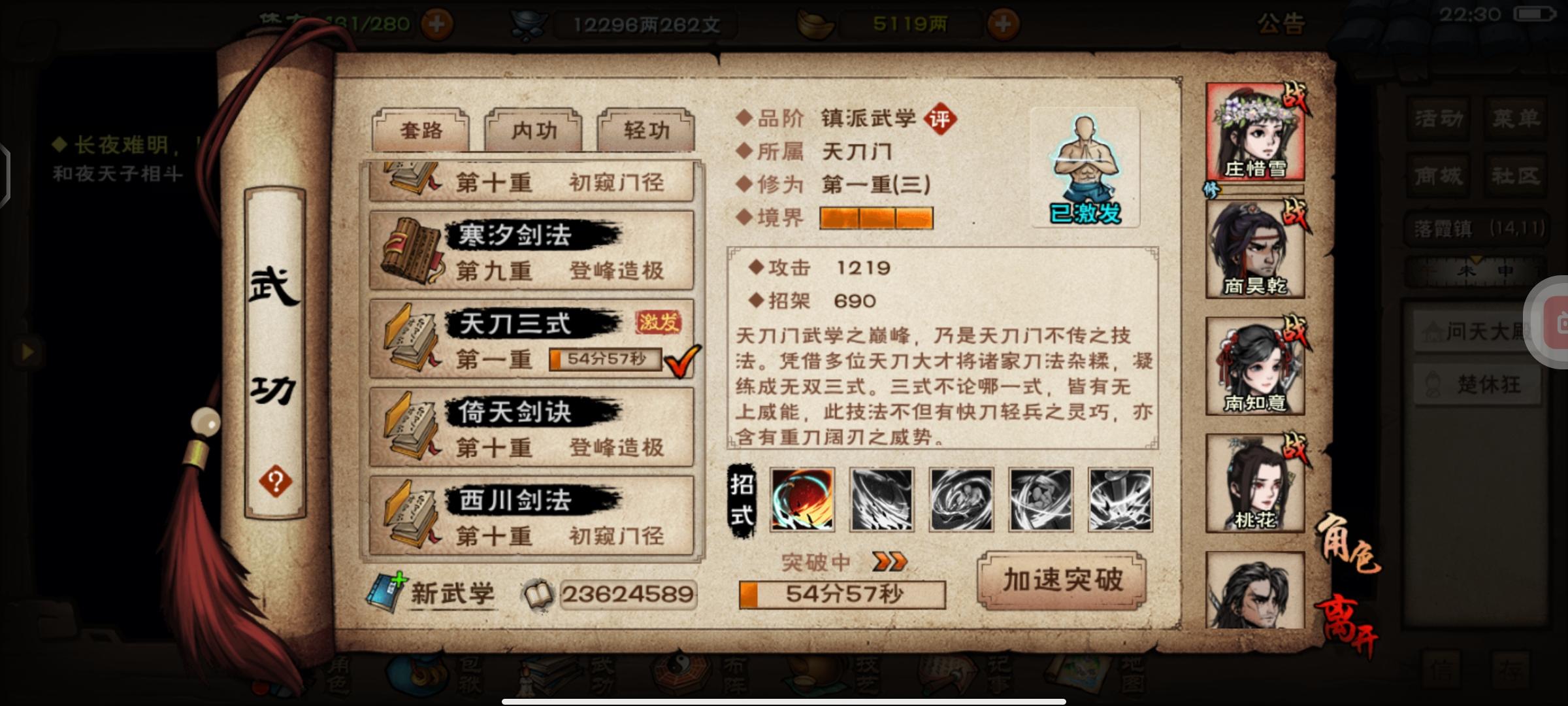Click the double-arrow beside 突破中
Image resolution: width=1568 pixels, height=706 pixels.
pos(890,561)
